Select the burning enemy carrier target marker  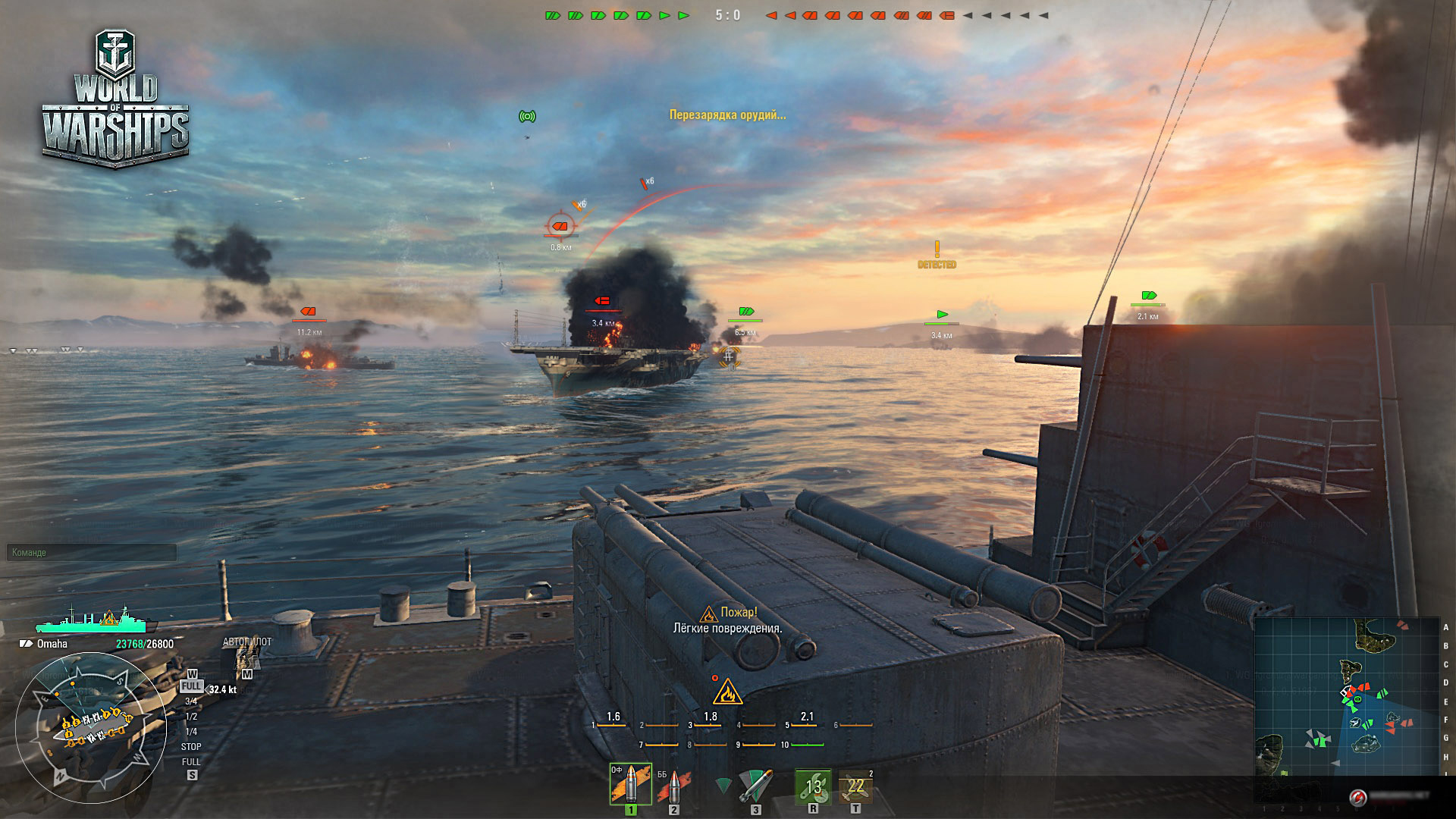[603, 302]
